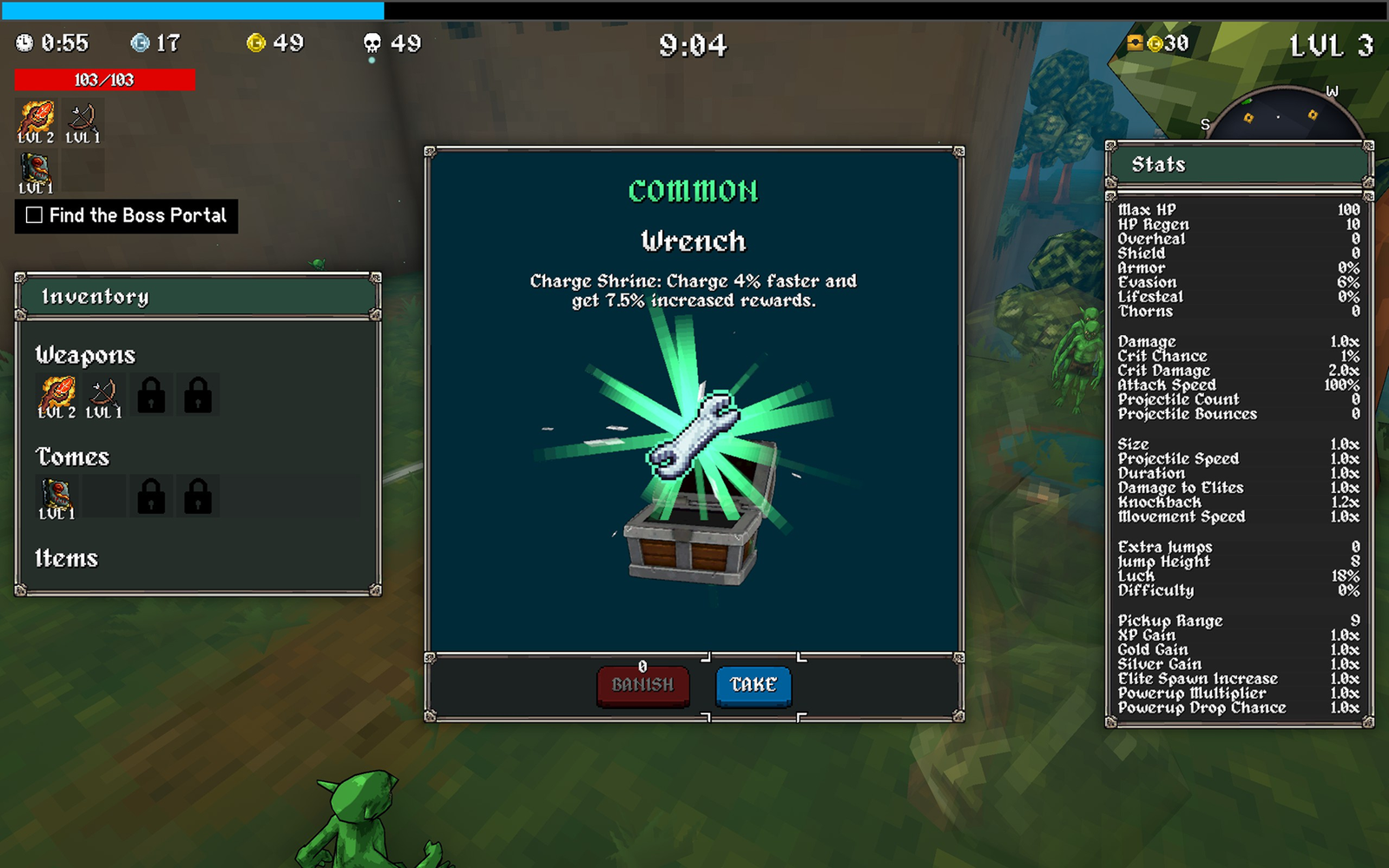Banish the Wrench reward
Viewport: 1389px width, 868px height.
coord(642,685)
